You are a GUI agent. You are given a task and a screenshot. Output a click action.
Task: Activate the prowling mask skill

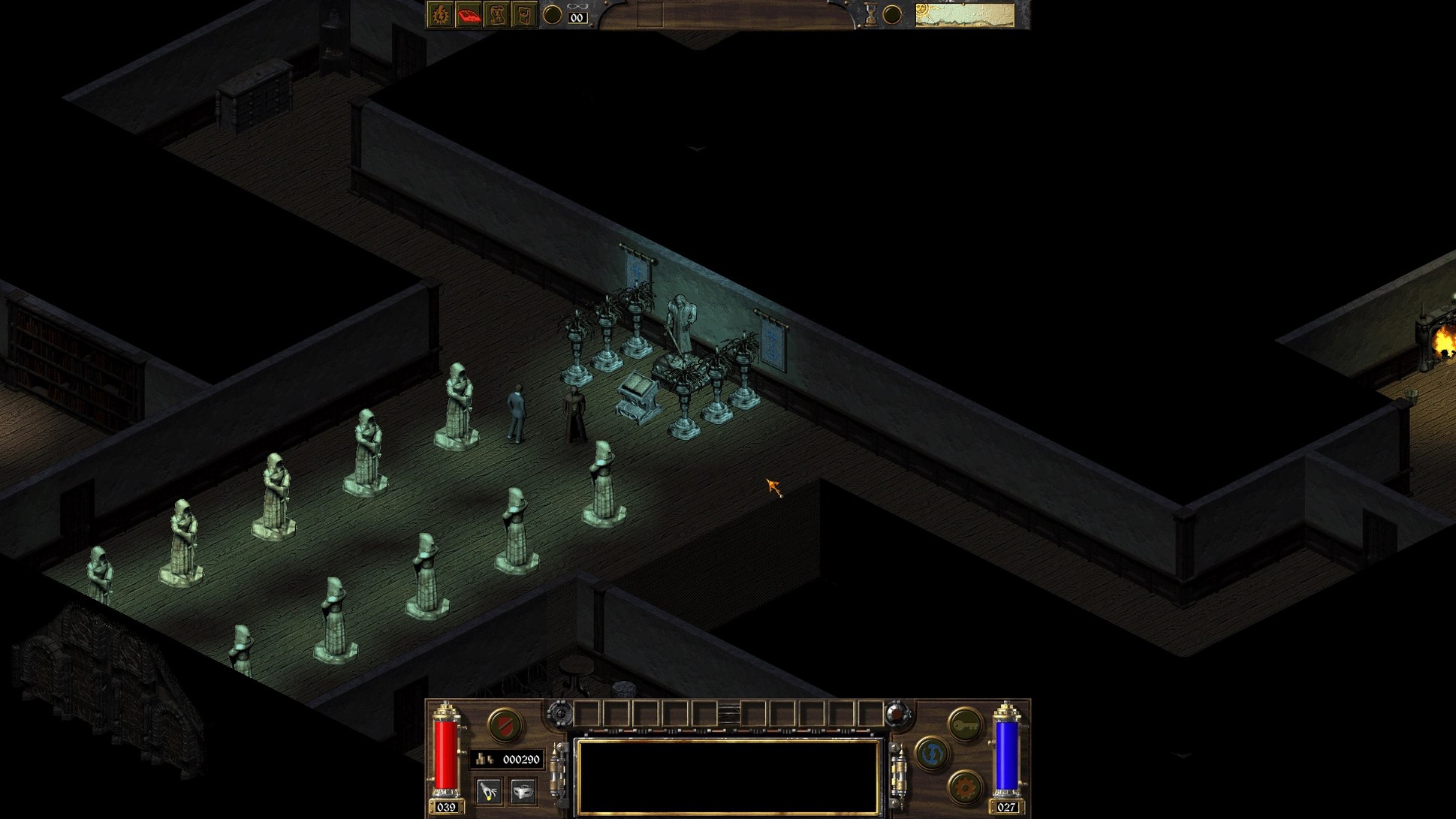(x=523, y=790)
